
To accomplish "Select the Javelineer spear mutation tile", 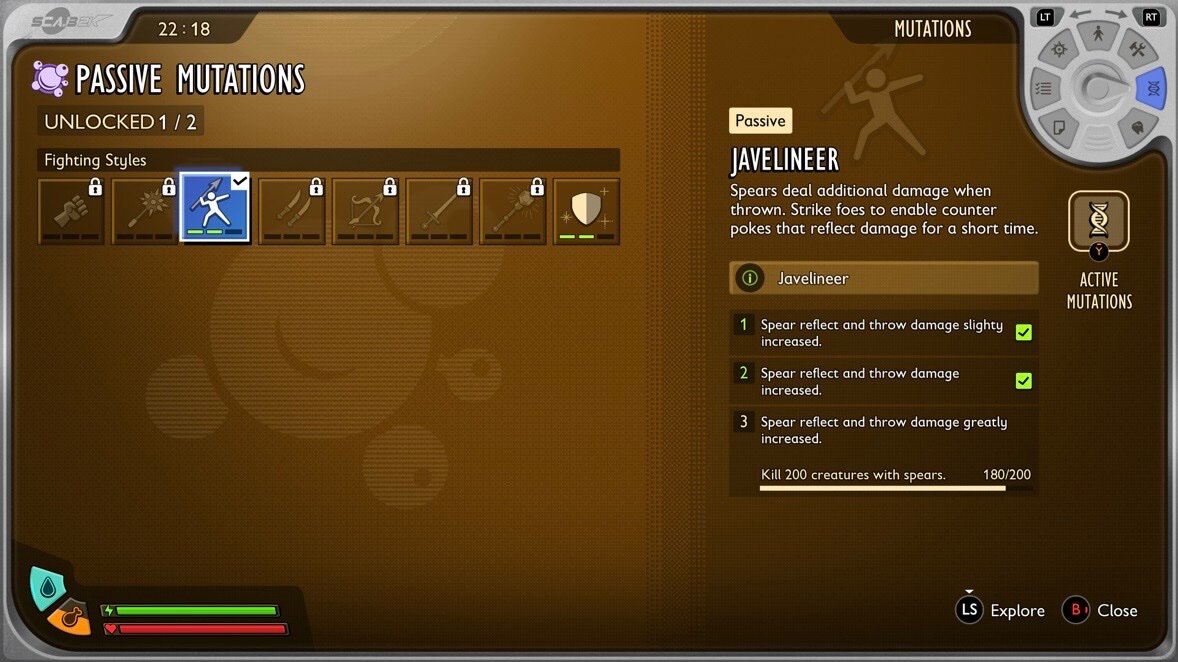I will [215, 210].
